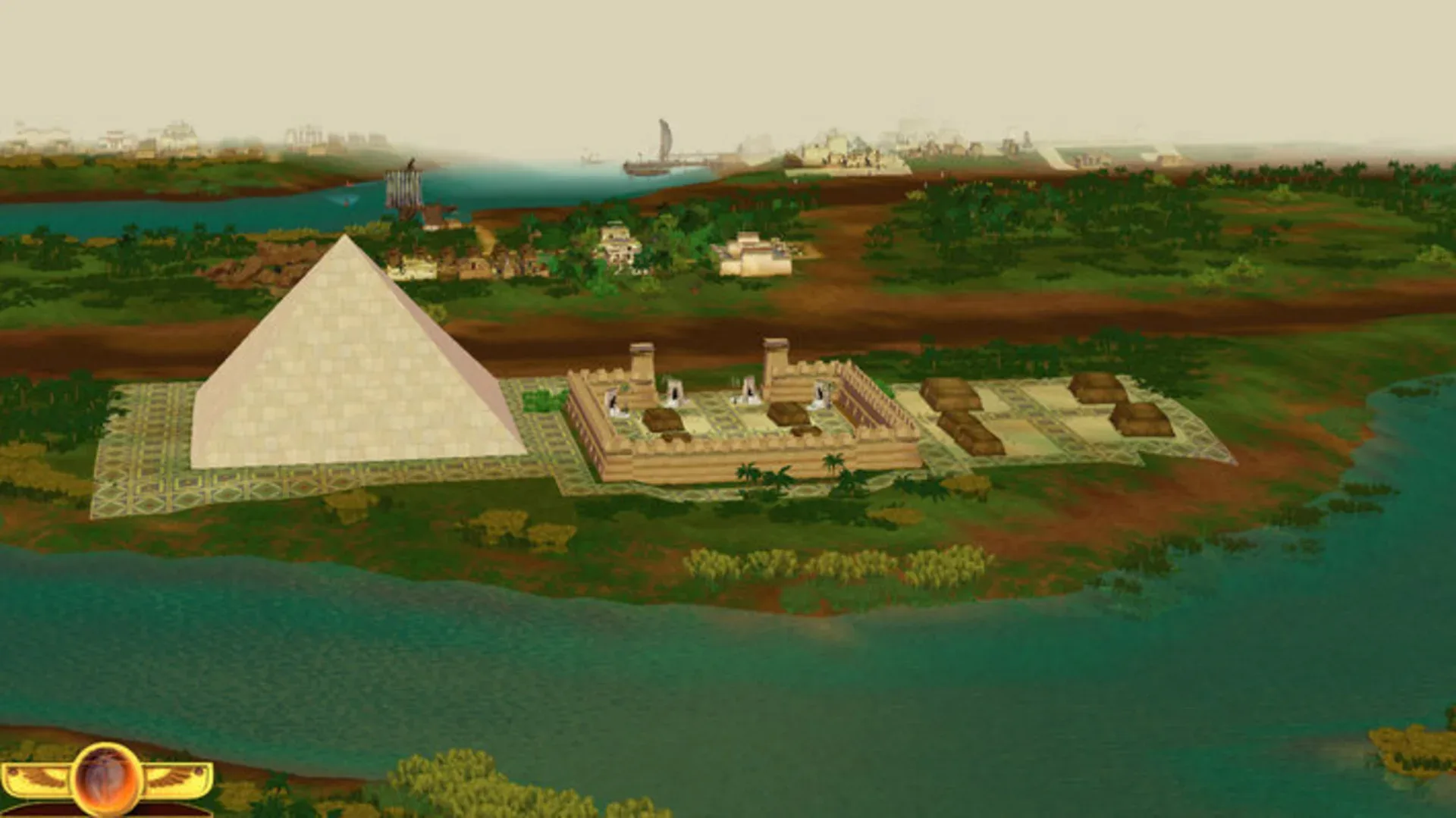
Task: Click the glowing scarab orb
Action: coord(105,777)
